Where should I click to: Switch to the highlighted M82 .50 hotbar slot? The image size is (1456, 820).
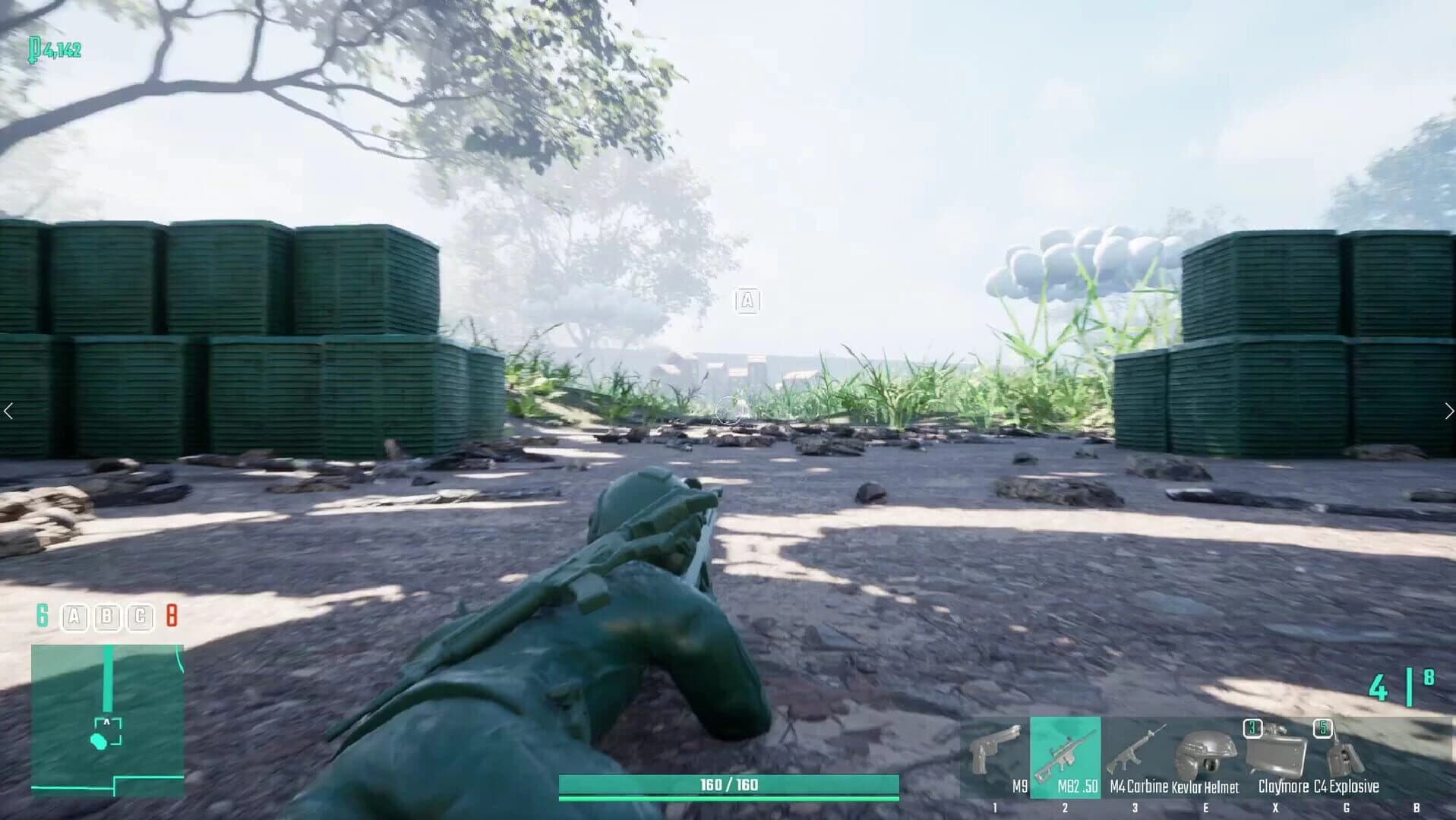(1065, 759)
